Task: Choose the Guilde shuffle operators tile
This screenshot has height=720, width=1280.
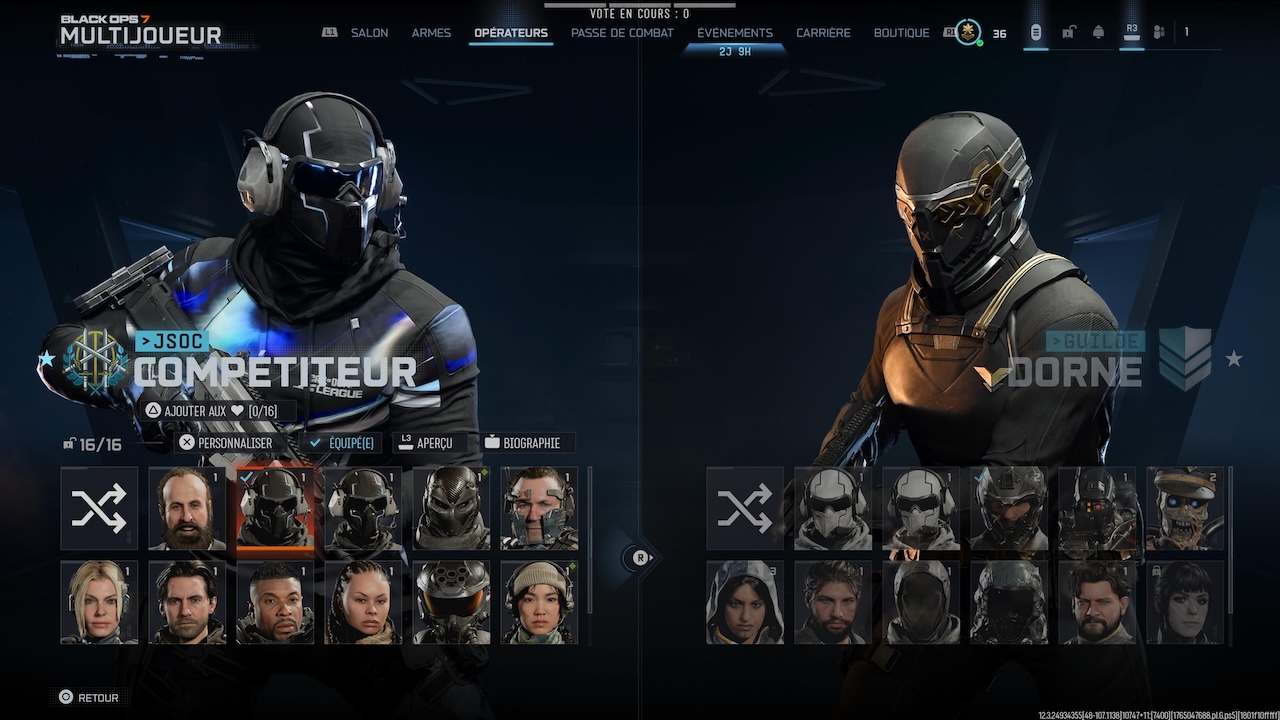Action: 745,508
